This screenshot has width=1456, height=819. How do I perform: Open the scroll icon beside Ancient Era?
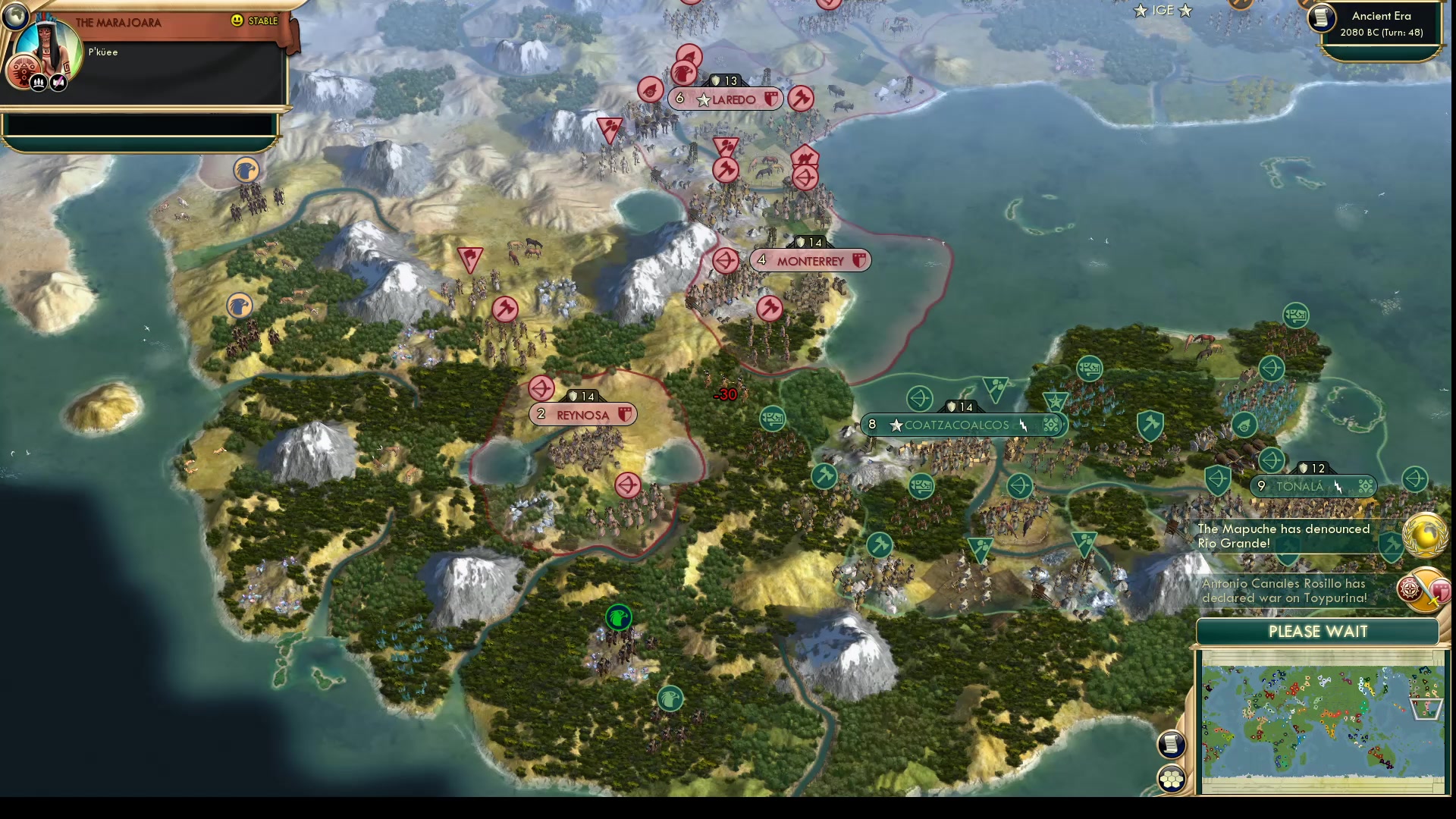[x=1322, y=18]
